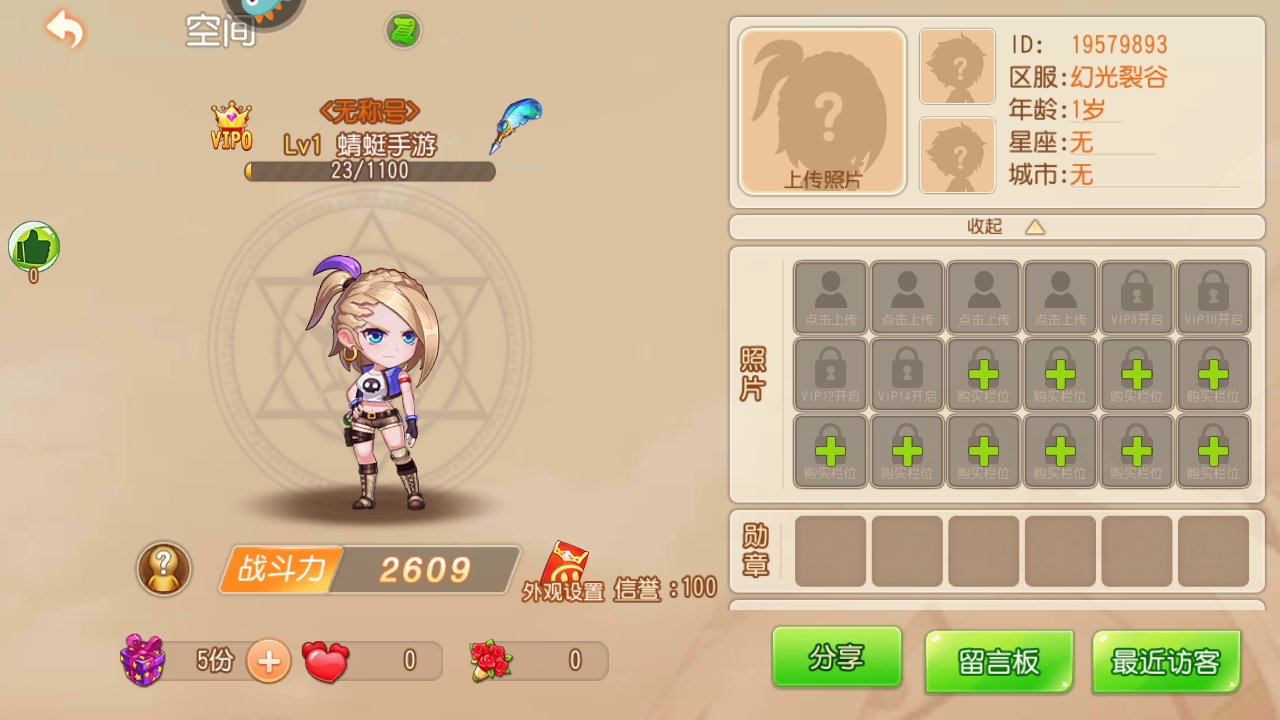This screenshot has width=1280, height=720.
Task: Select the VIP8开启 locked photo slot
Action: click(x=1136, y=297)
